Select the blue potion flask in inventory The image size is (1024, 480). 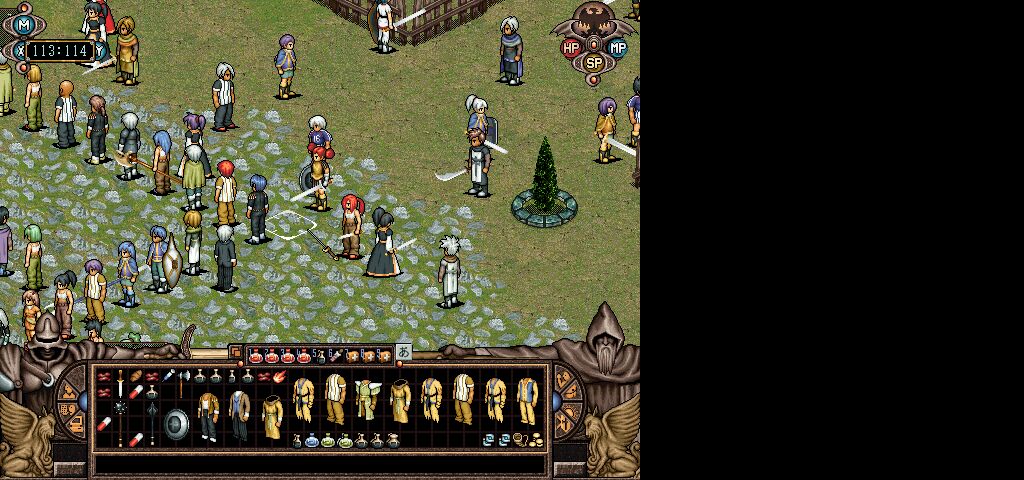tap(312, 440)
